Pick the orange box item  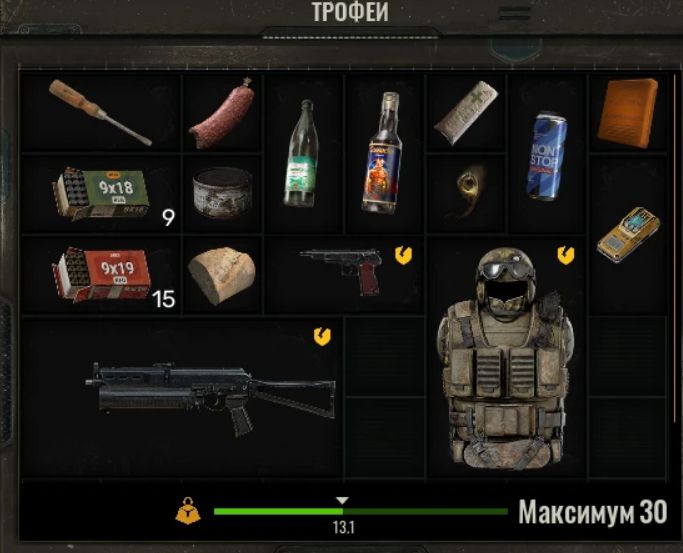point(628,112)
